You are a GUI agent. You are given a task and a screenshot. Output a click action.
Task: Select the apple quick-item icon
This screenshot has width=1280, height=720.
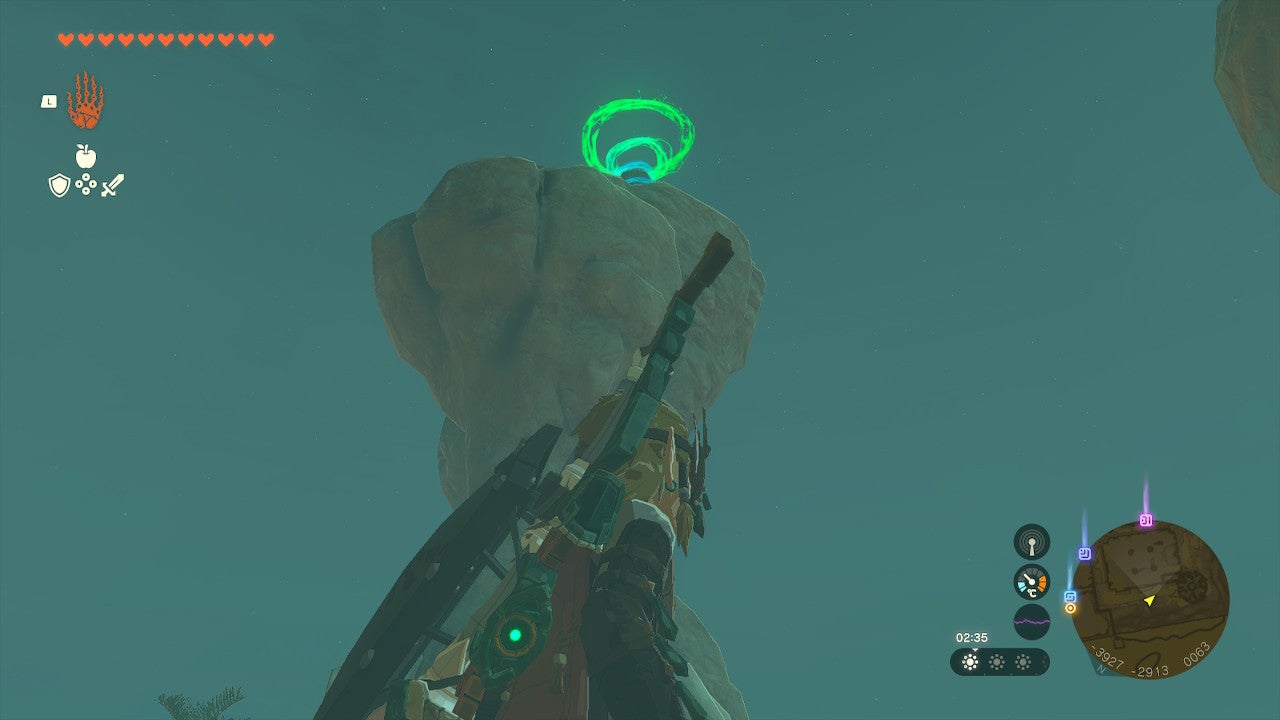point(86,156)
